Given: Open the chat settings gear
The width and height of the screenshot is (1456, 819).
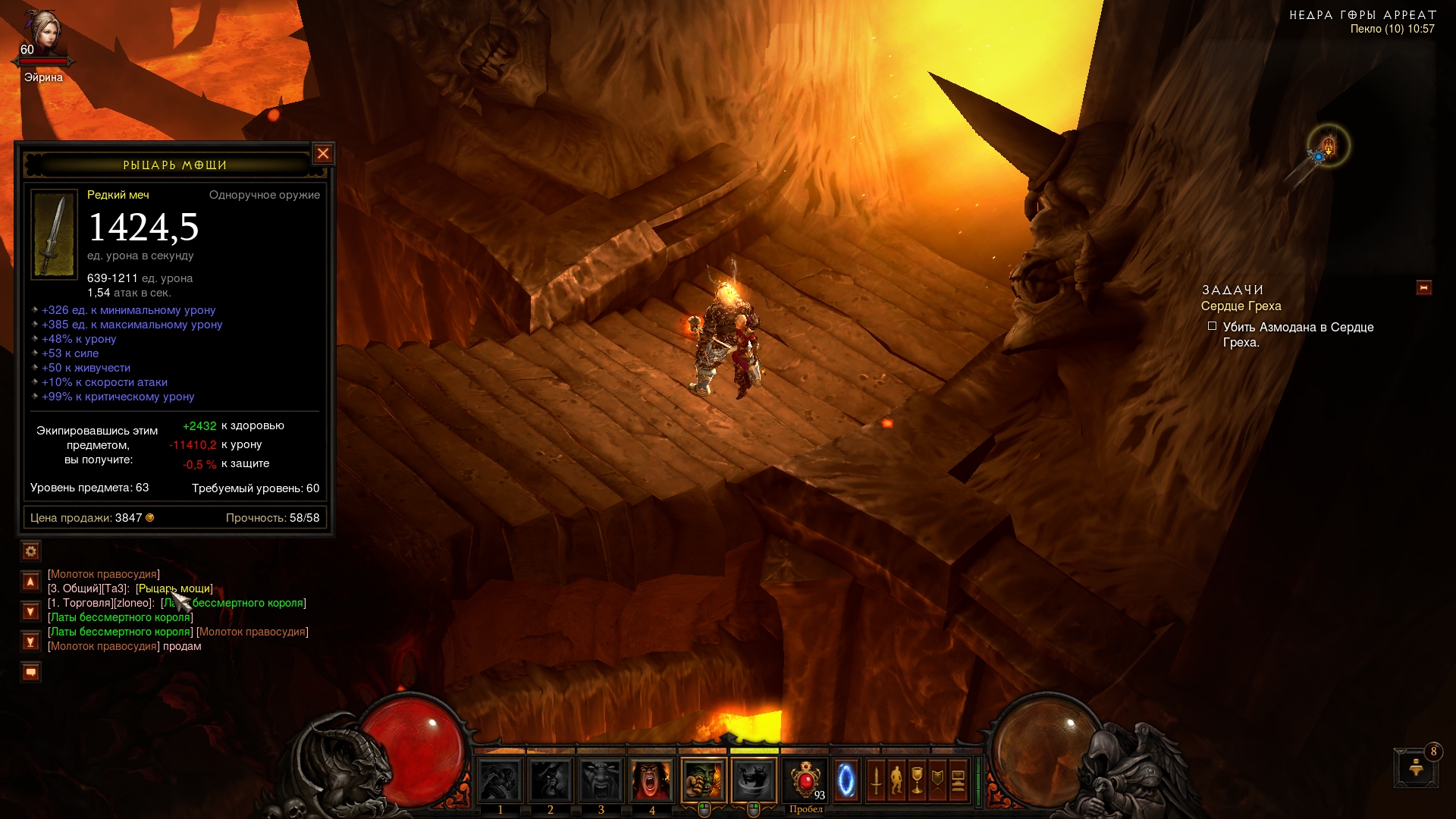Looking at the screenshot, I should [30, 551].
